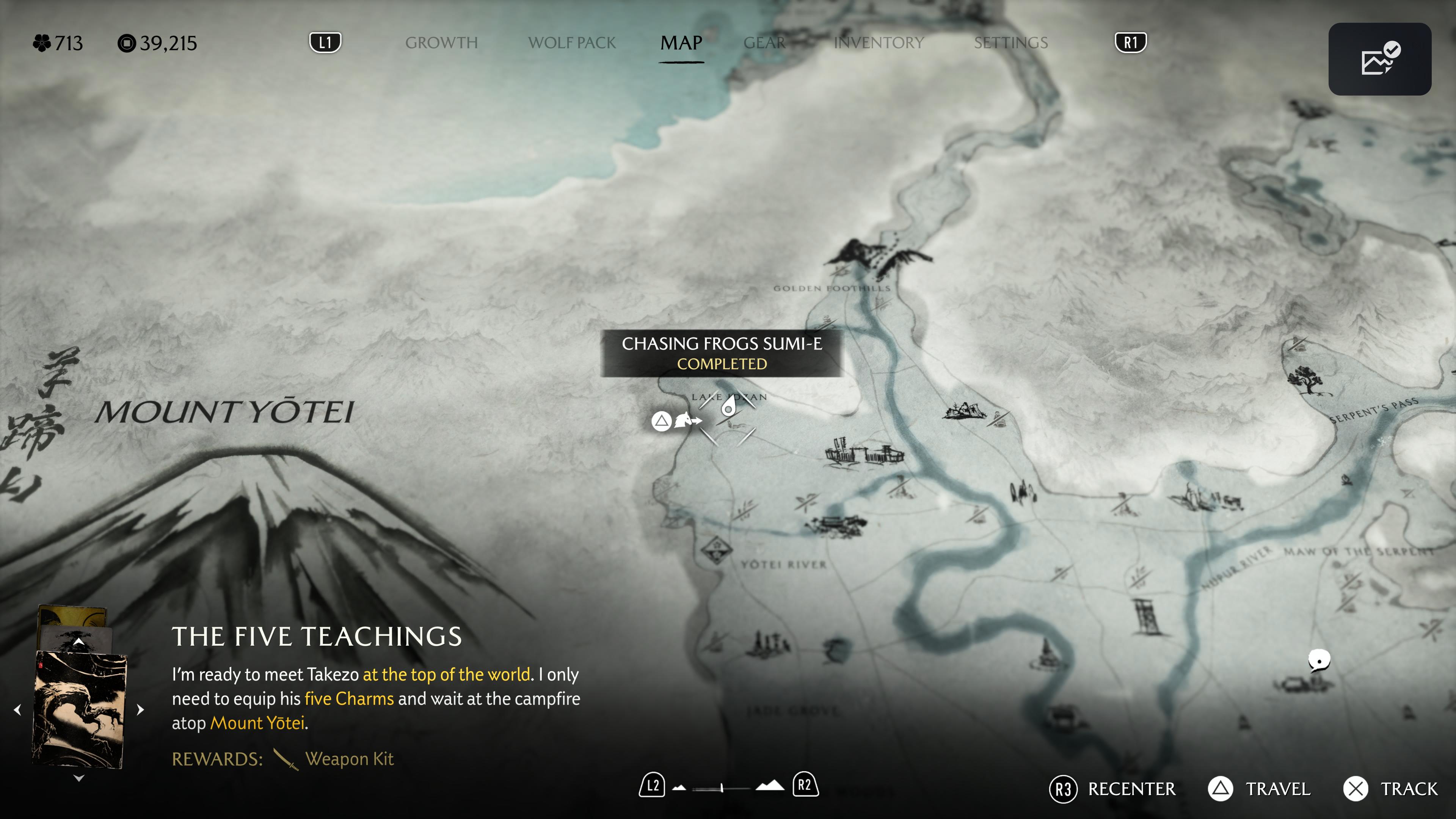Move down in the quest card stack
The image size is (1456, 819).
coord(79,778)
